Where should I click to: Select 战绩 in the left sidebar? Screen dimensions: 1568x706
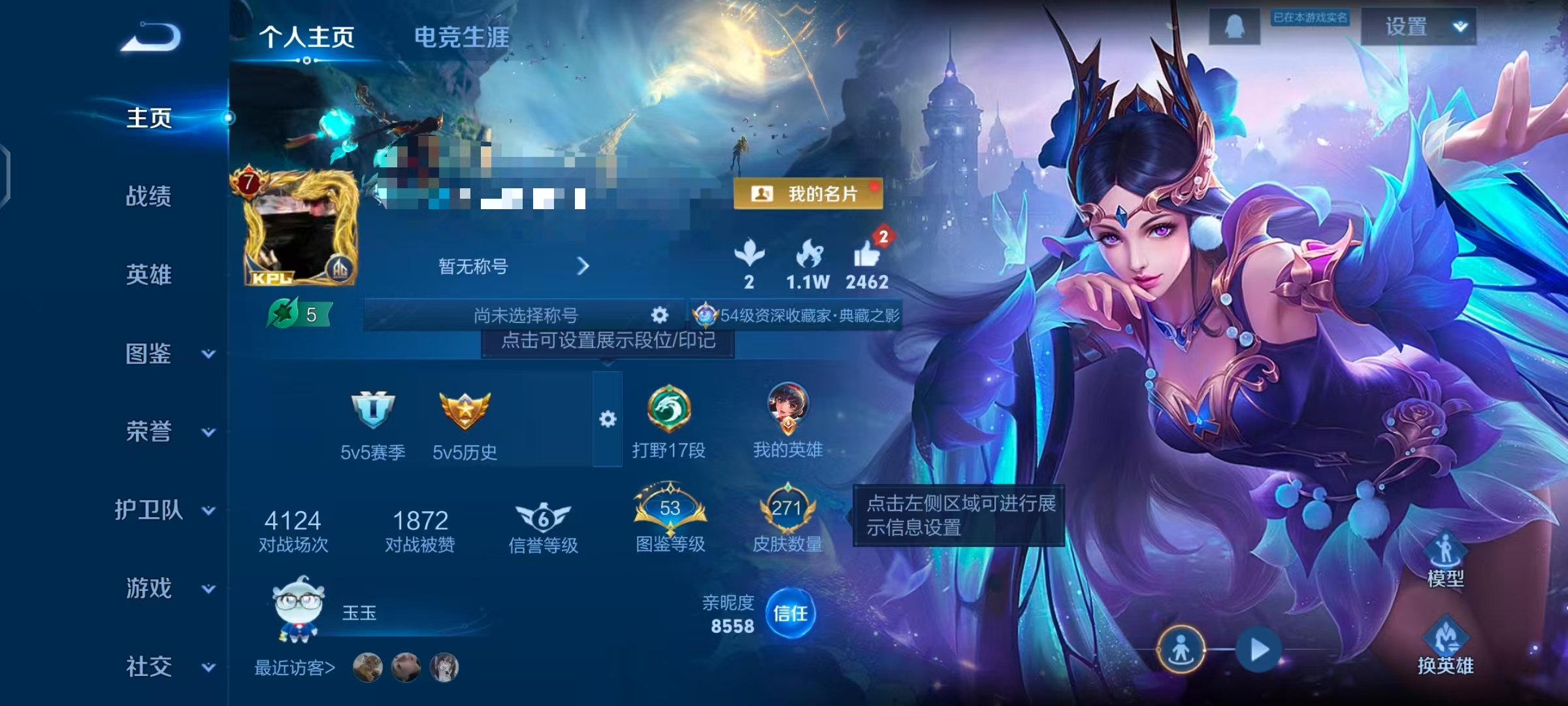coord(149,197)
